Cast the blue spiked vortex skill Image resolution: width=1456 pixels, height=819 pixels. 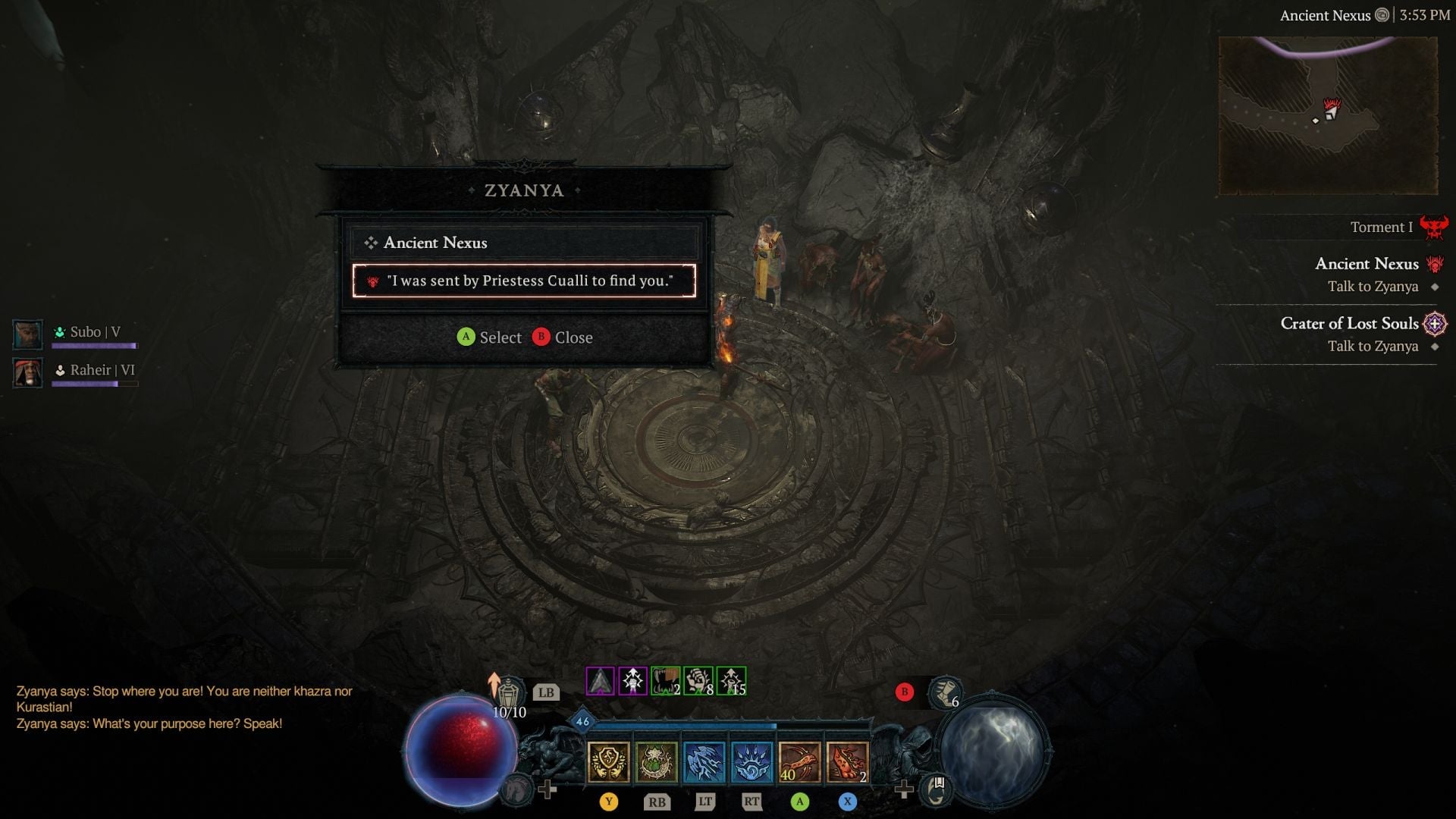pos(752,761)
